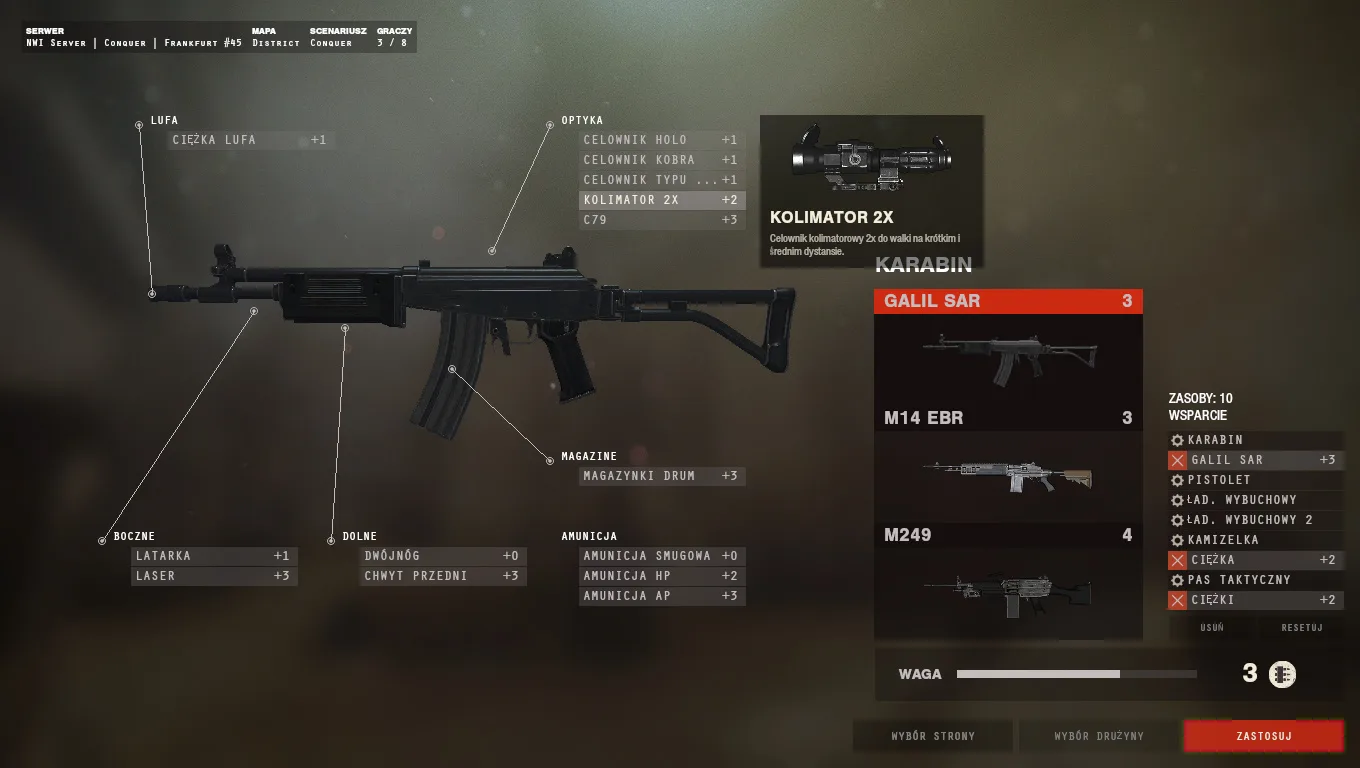Equip the MAGAZYNKI DRUM magazine
The width and height of the screenshot is (1360, 768).
pos(661,475)
